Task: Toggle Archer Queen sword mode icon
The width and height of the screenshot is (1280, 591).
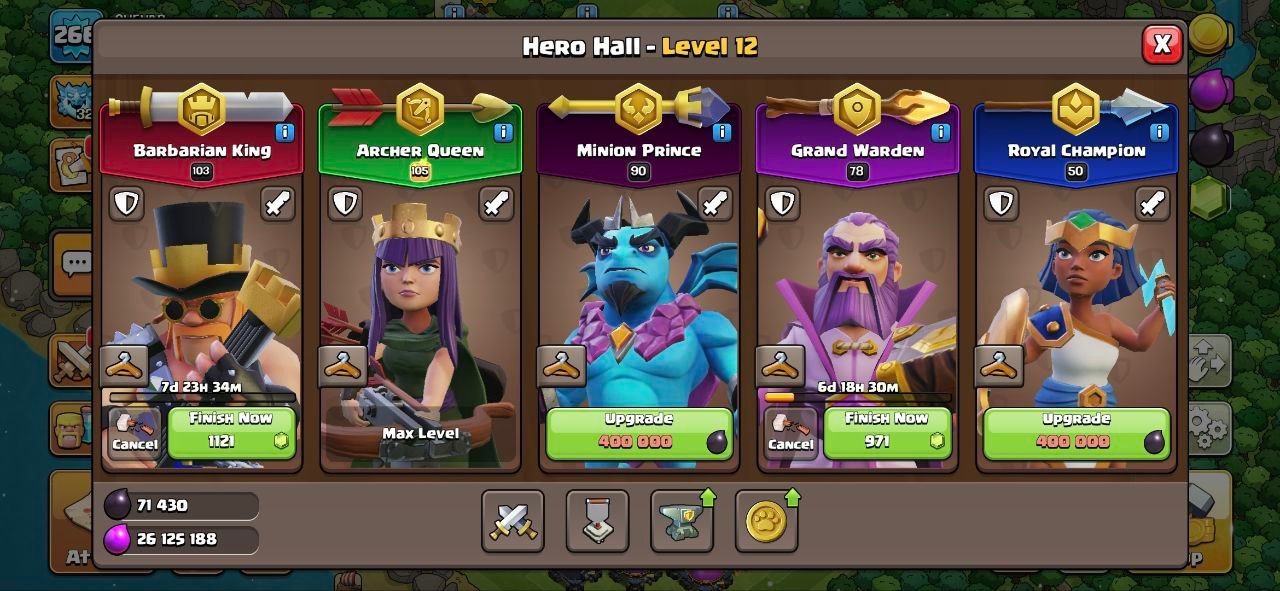Action: pyautogui.click(x=496, y=203)
